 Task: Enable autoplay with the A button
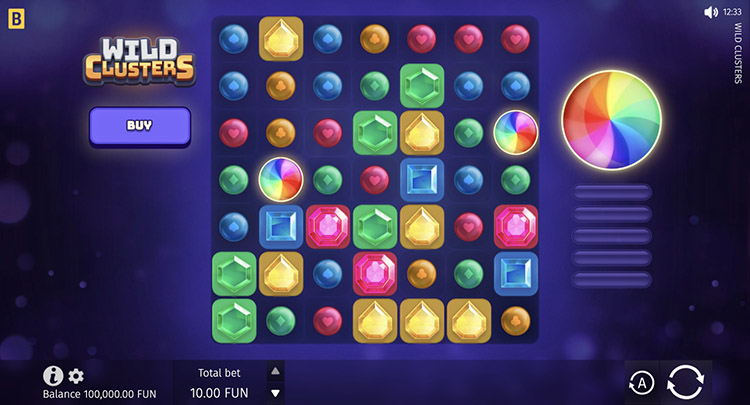pyautogui.click(x=641, y=382)
